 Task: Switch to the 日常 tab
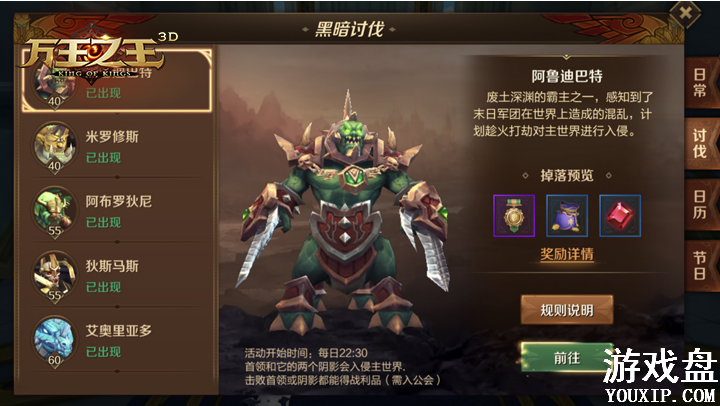(x=700, y=89)
